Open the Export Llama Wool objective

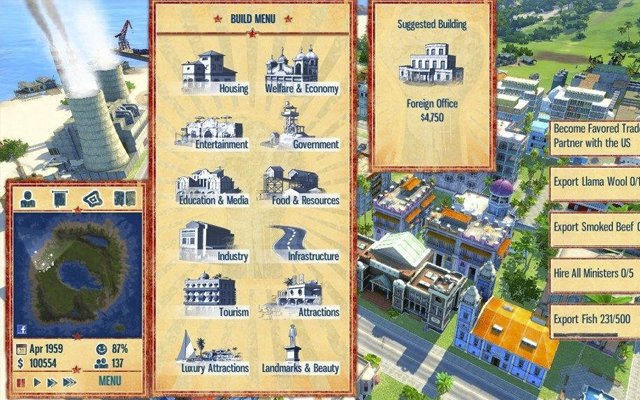point(595,181)
